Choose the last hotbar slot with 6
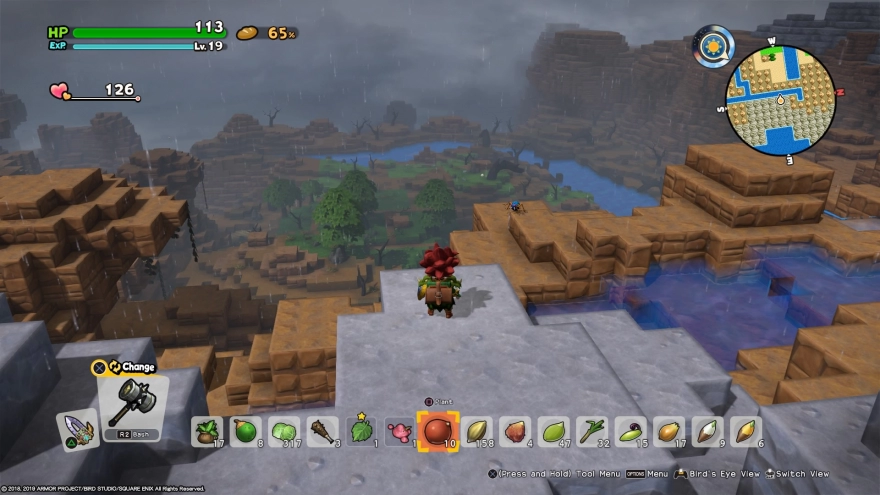Viewport: 880px width, 495px height. click(746, 431)
